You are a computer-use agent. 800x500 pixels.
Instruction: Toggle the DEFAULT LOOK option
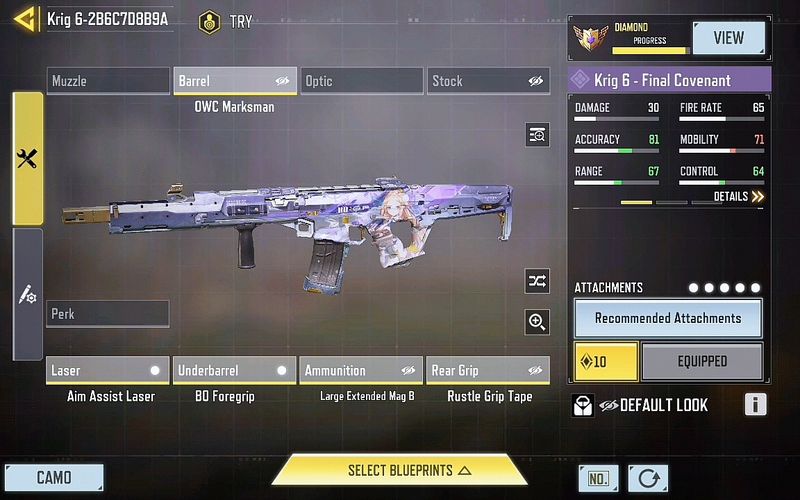pyautogui.click(x=640, y=405)
